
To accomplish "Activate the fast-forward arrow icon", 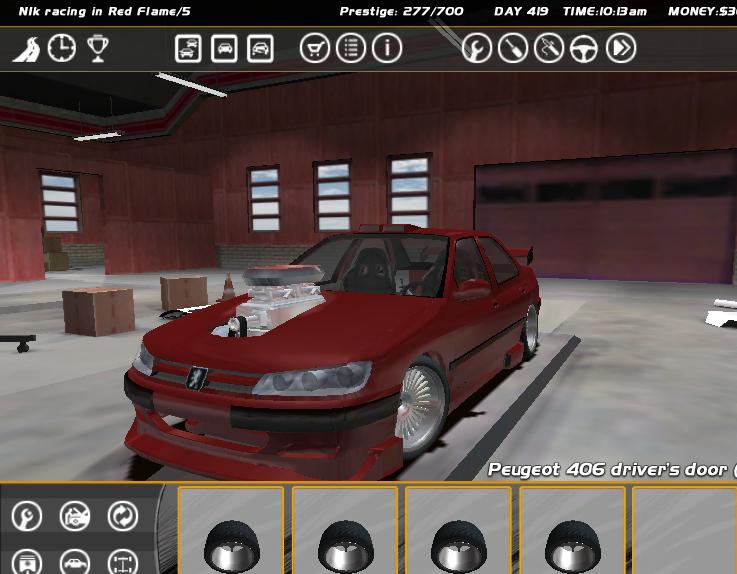I will coord(621,48).
